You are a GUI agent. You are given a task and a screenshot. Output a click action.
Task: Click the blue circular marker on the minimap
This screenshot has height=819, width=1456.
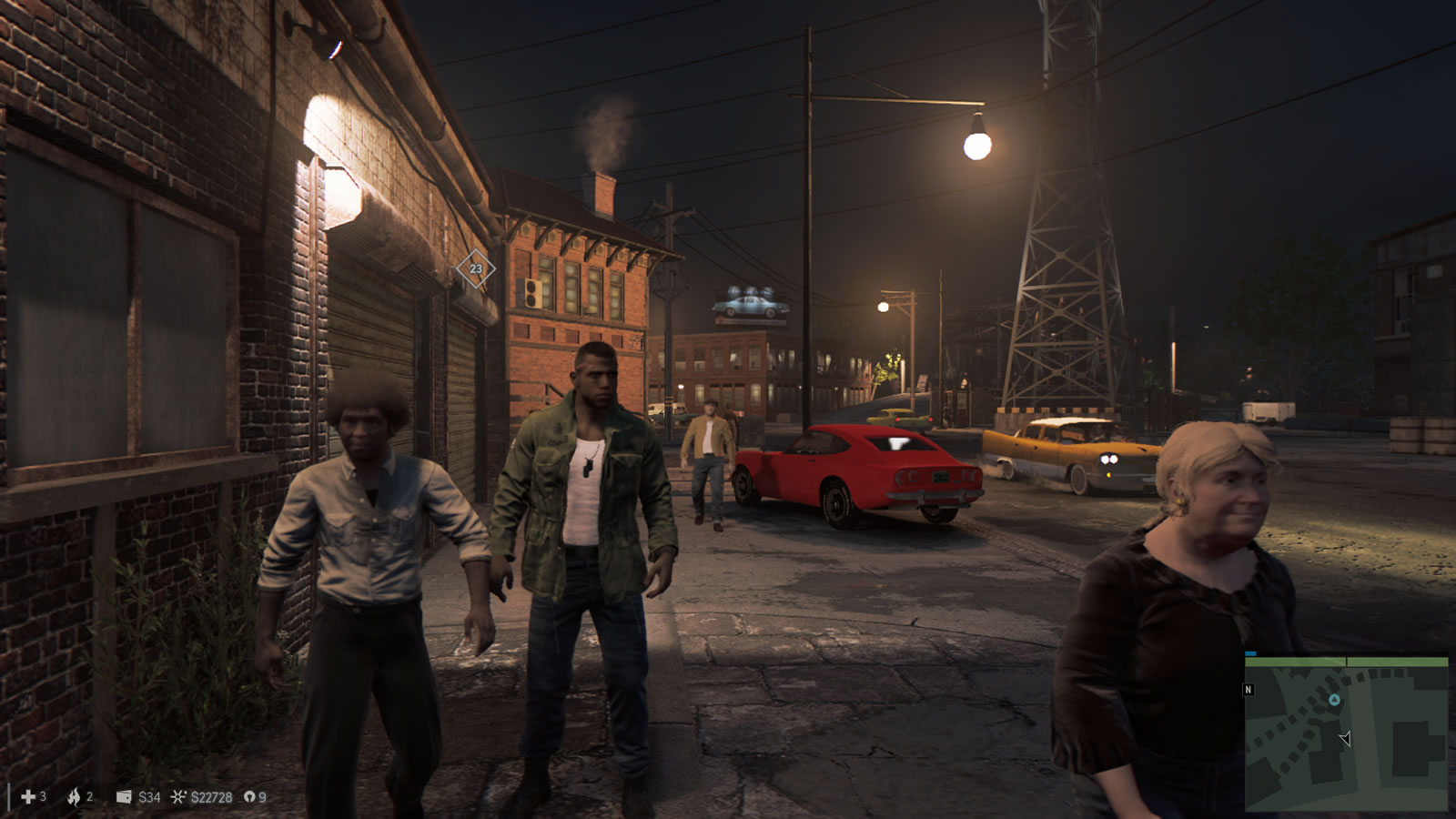click(1334, 700)
